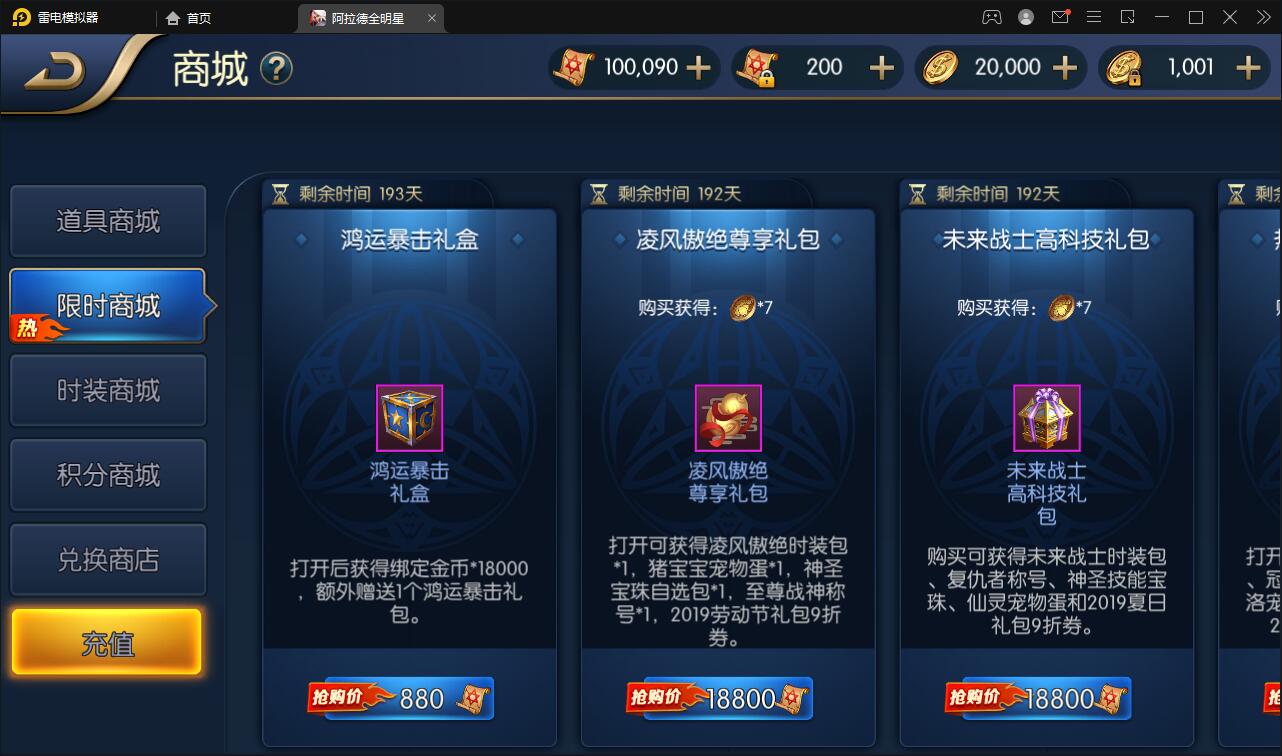
Task: Switch to the 首页 tab
Action: (190, 17)
